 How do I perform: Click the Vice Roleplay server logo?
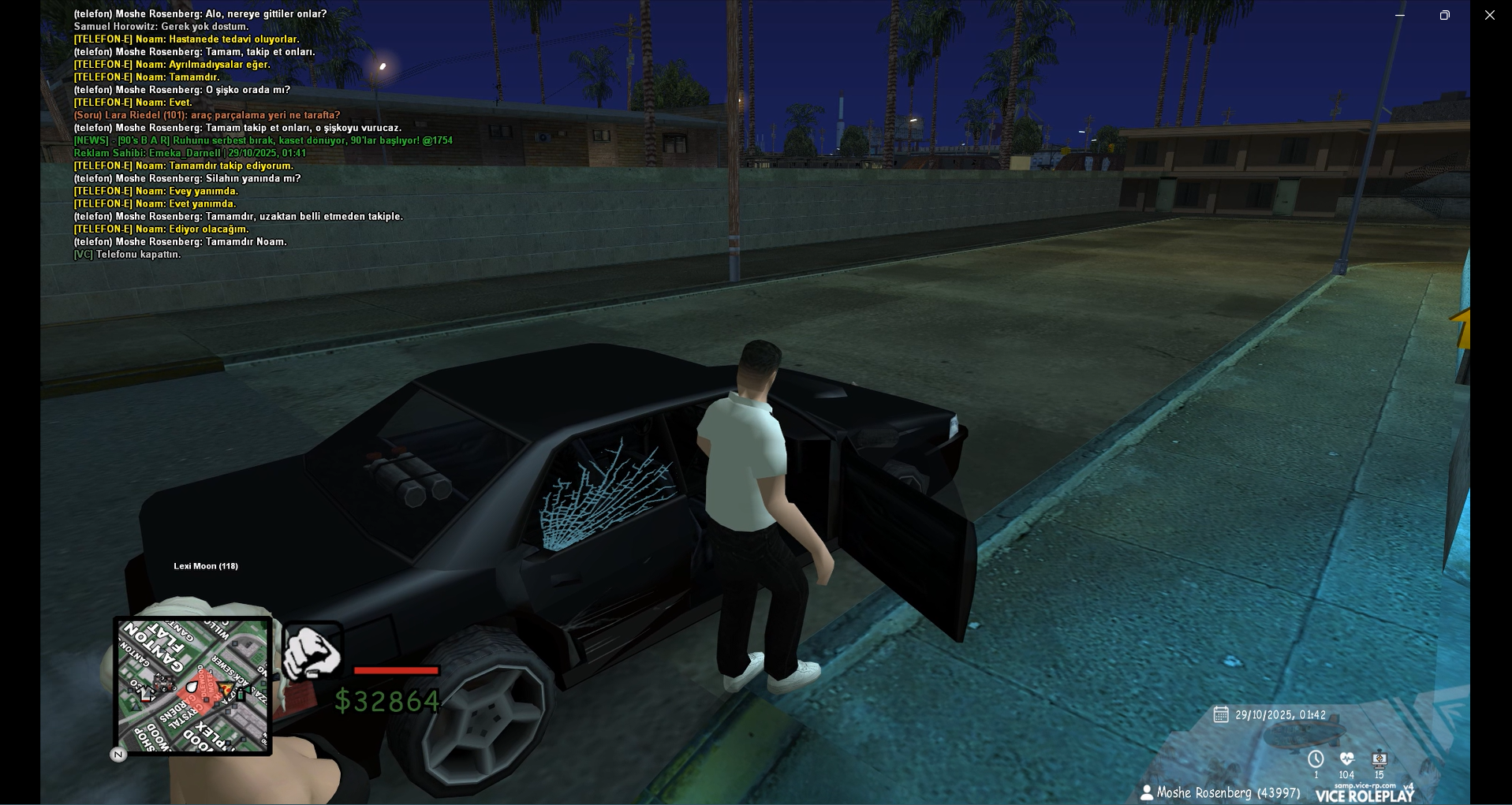click(1365, 795)
